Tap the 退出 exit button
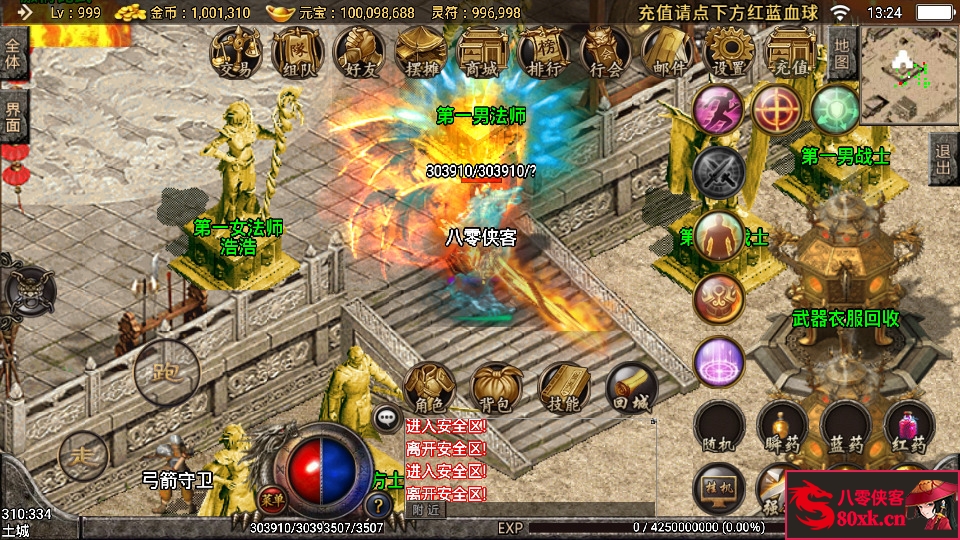 [x=942, y=159]
